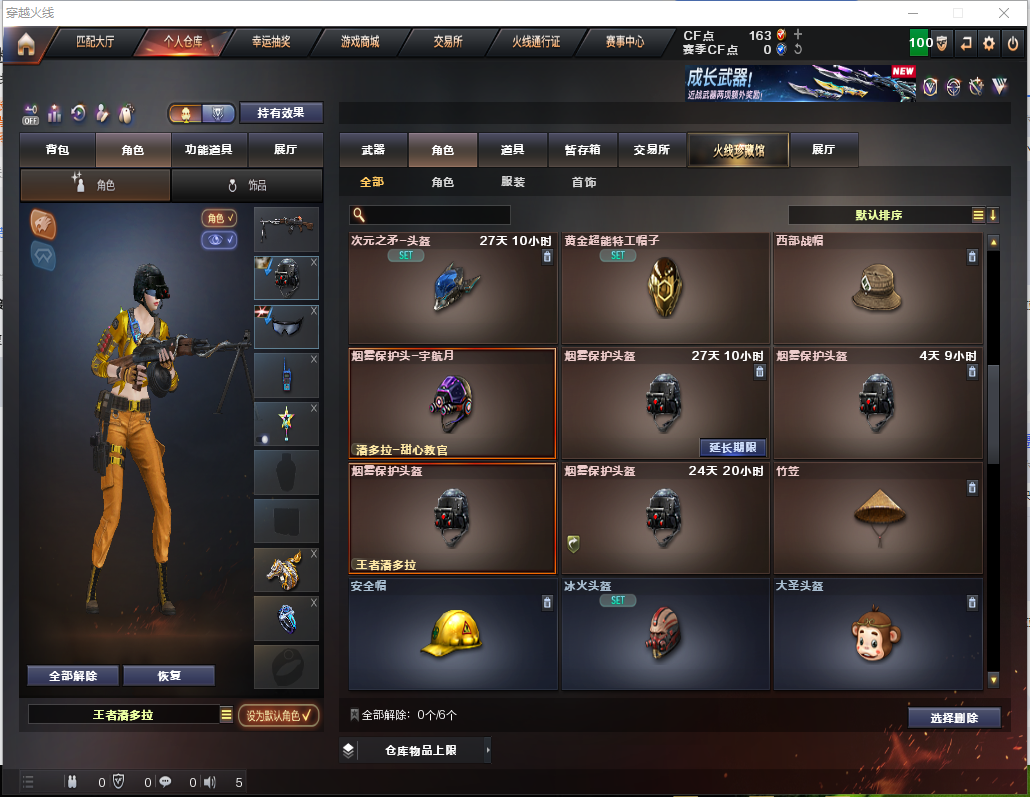Open the 匹配大厅 matchmaking lobby

pyautogui.click(x=95, y=42)
